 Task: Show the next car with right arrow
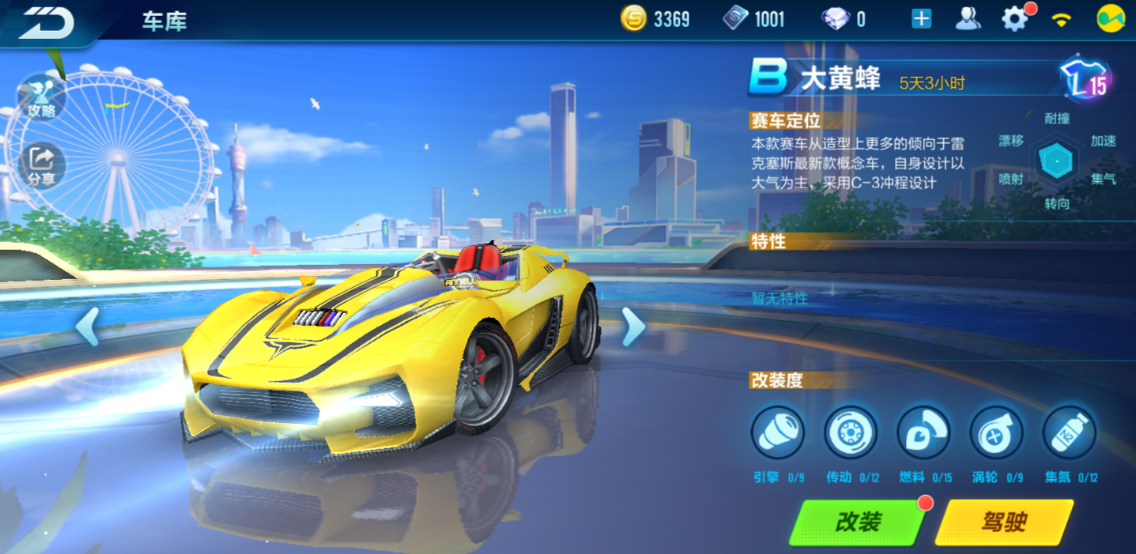point(633,327)
